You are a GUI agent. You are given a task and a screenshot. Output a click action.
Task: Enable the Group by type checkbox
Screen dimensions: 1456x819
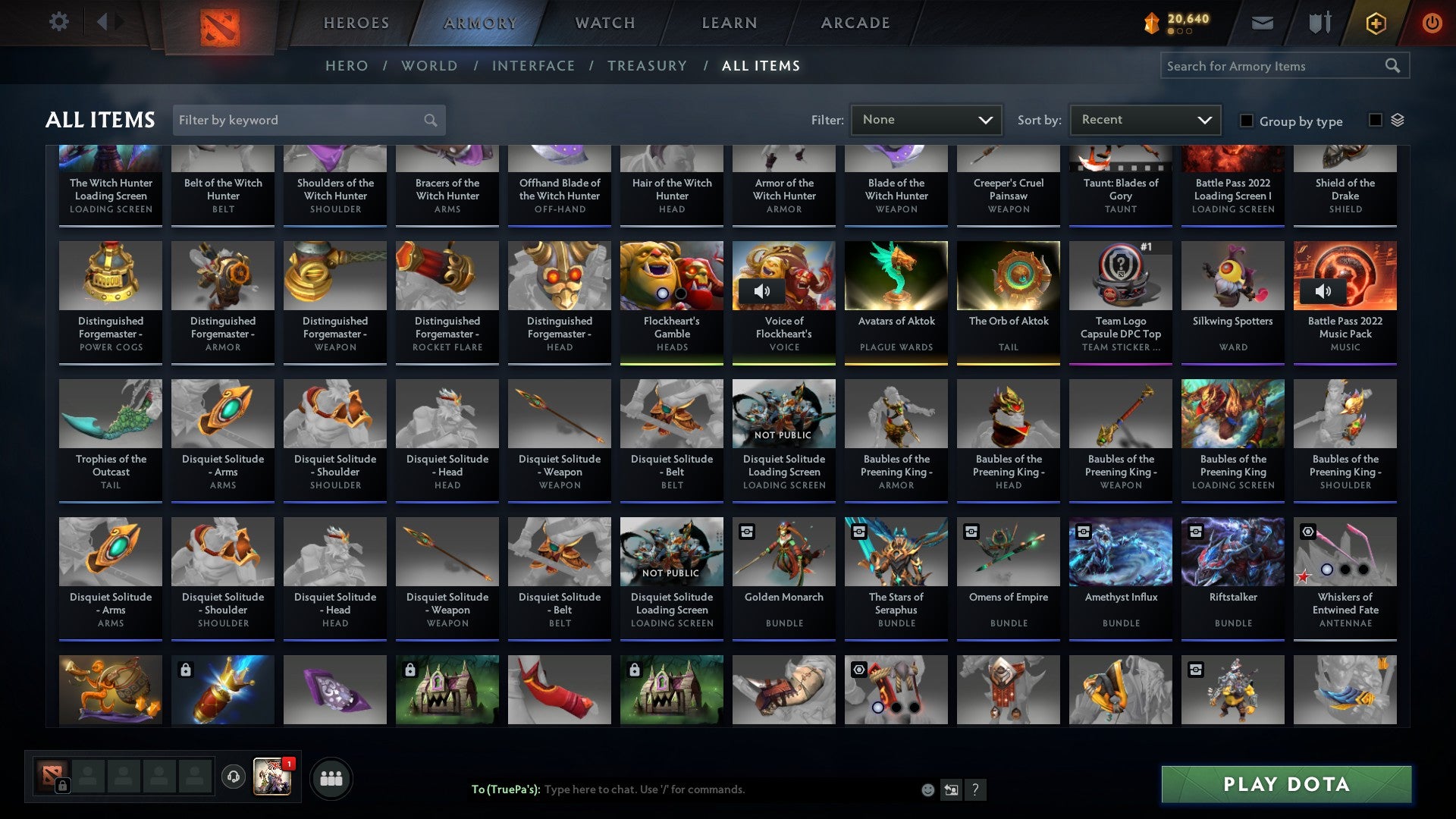point(1246,121)
